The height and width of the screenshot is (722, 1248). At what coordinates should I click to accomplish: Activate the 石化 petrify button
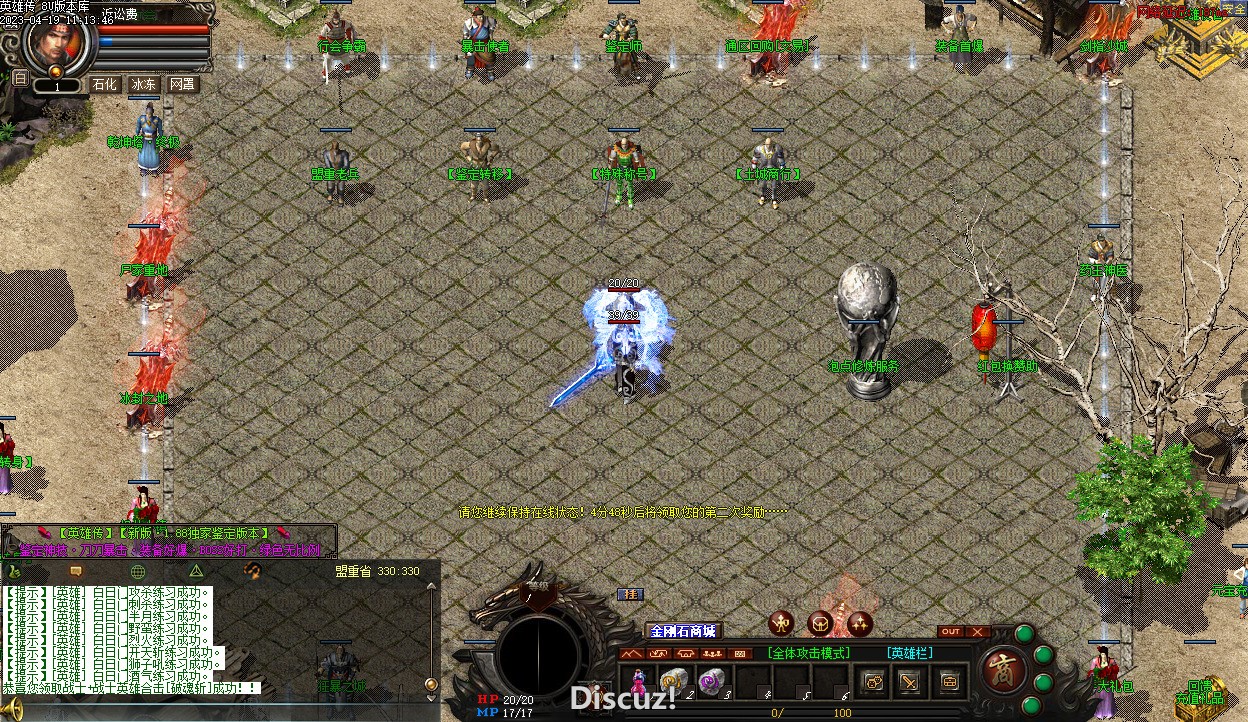pos(105,85)
